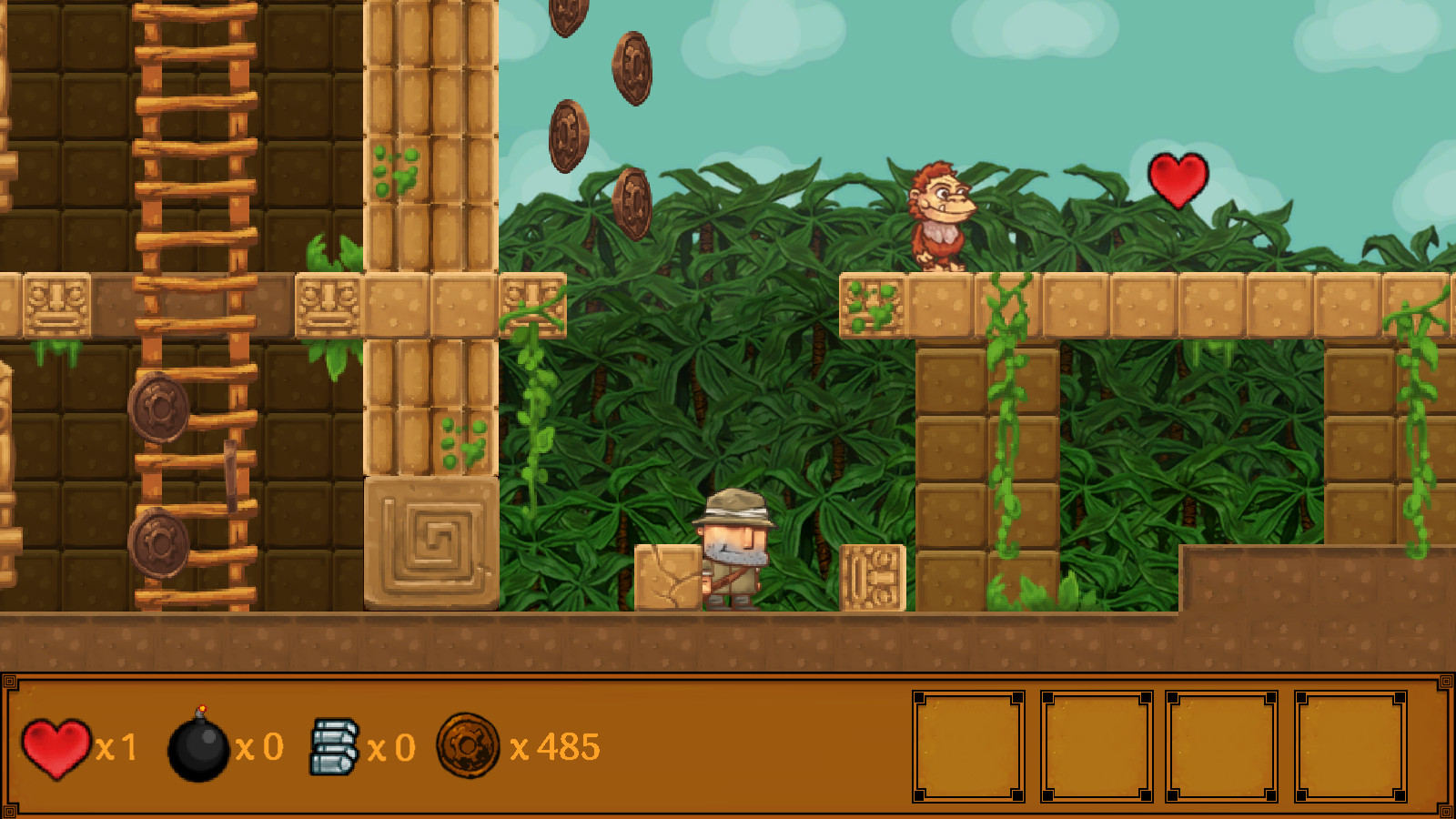Click the floating heart pickup near the gorilla
The height and width of the screenshot is (819, 1456).
click(1178, 181)
